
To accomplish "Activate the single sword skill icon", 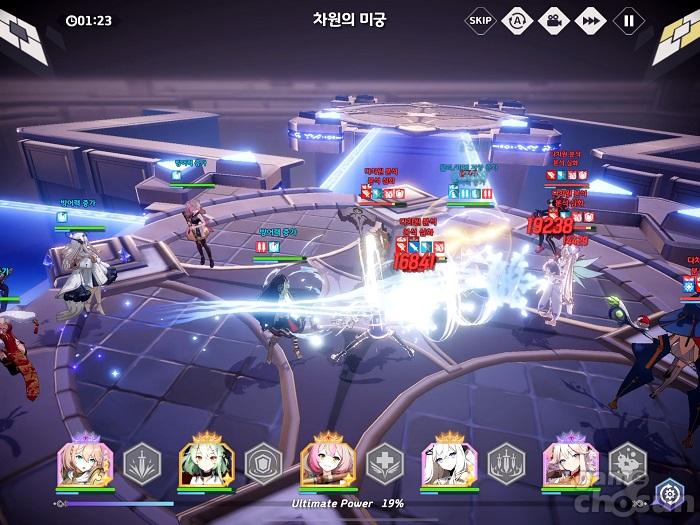I will [x=141, y=464].
